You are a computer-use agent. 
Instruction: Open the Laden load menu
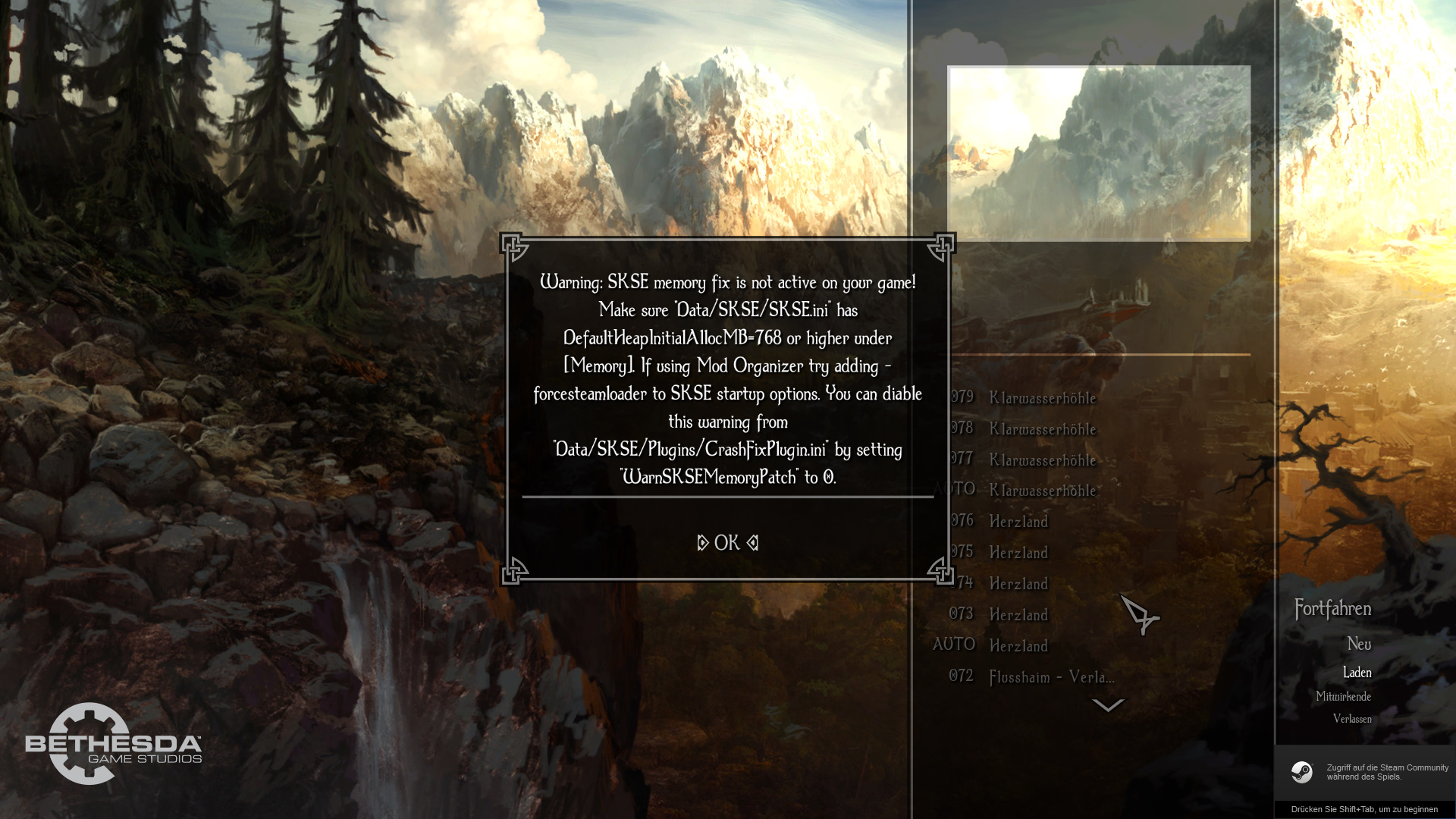(x=1357, y=673)
